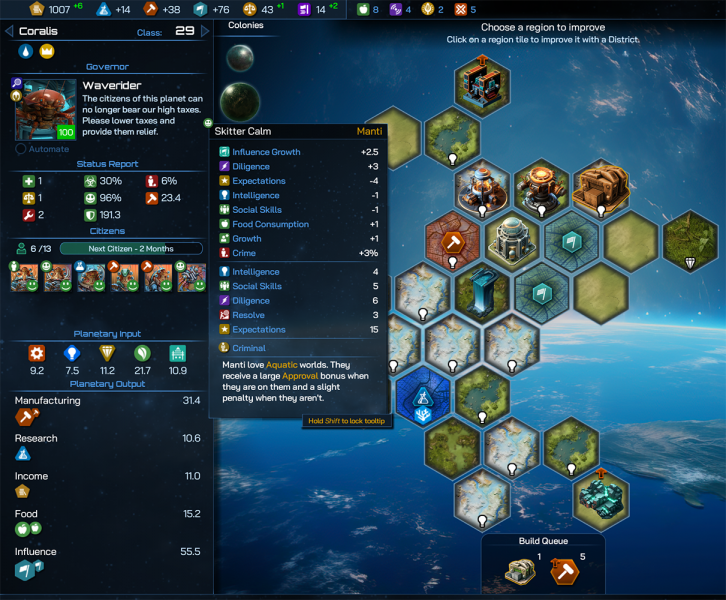Select the teal-glowing upgraded building tile near Build Queue

601,498
